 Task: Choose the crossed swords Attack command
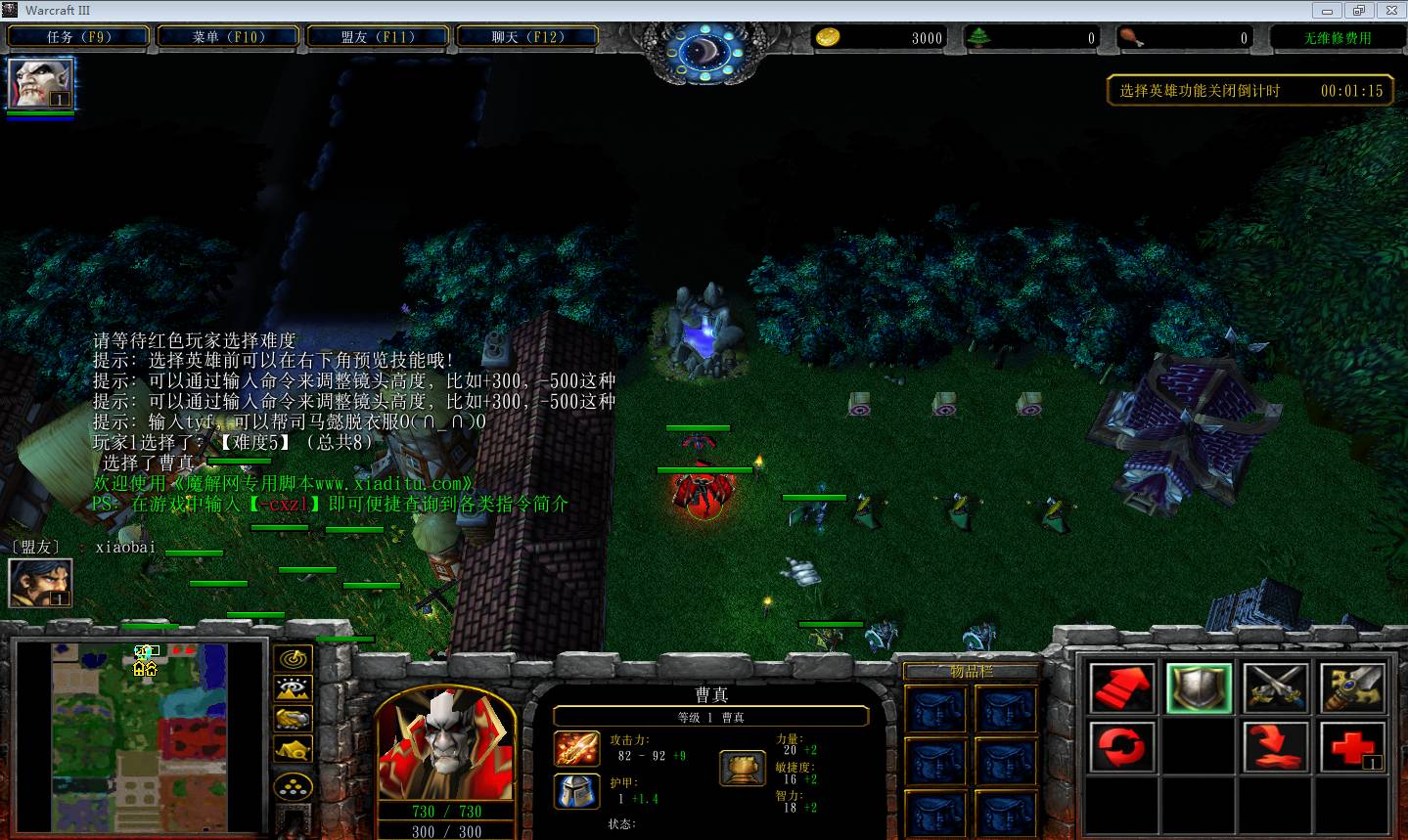(x=1275, y=687)
